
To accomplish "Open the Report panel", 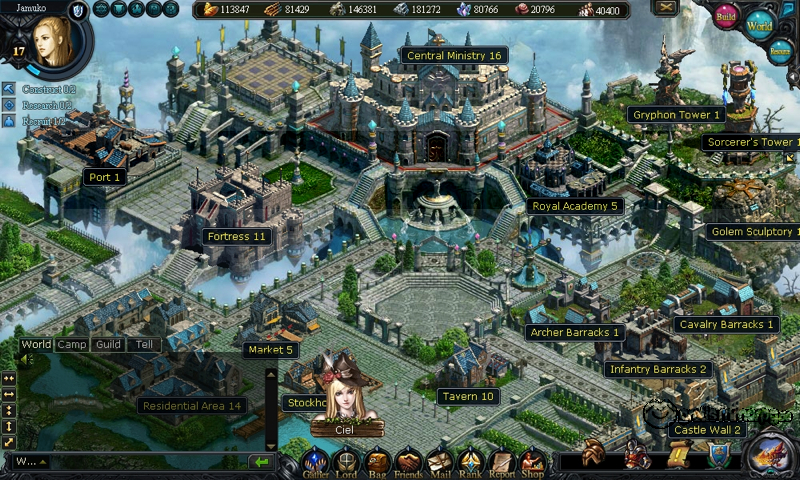I will pos(501,461).
